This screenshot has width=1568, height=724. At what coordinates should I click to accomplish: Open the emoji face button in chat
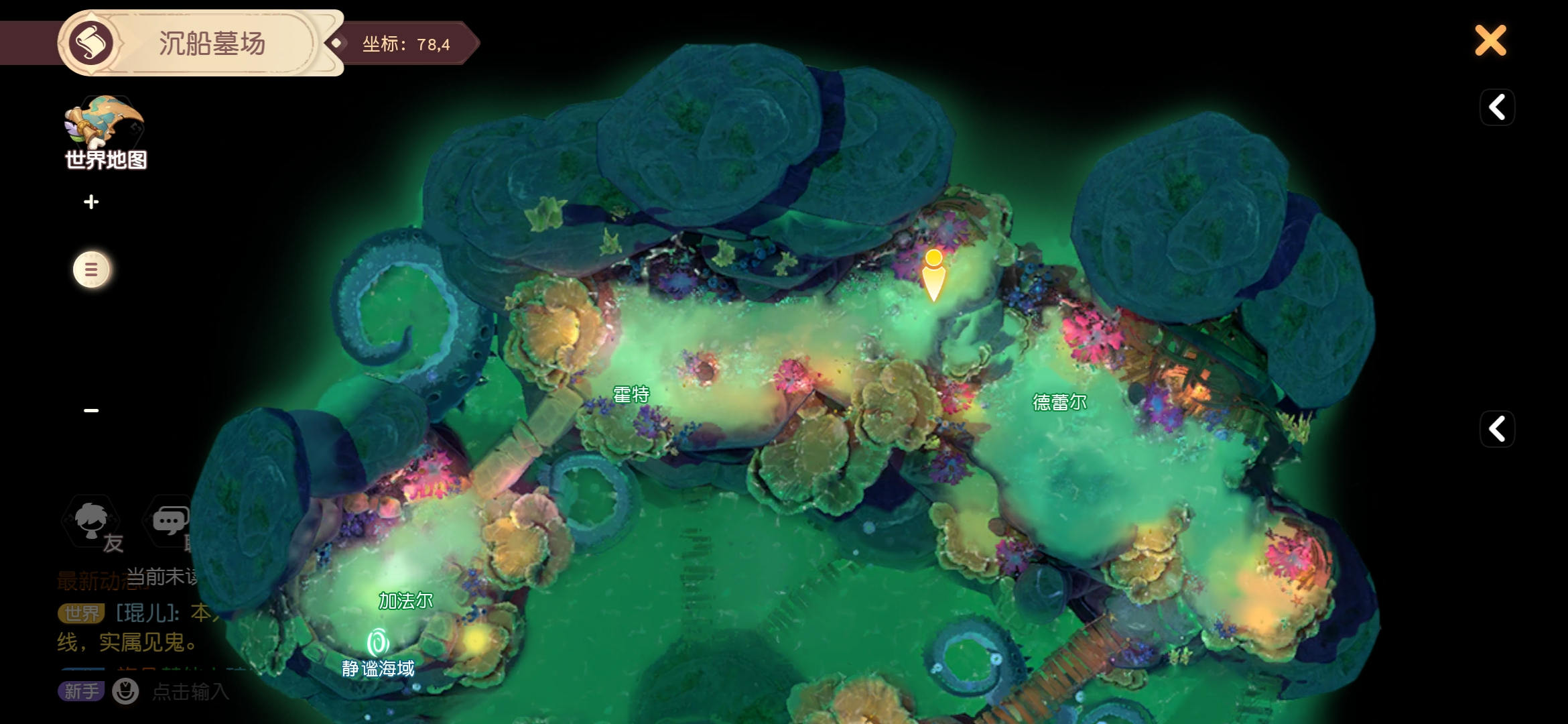(125, 691)
